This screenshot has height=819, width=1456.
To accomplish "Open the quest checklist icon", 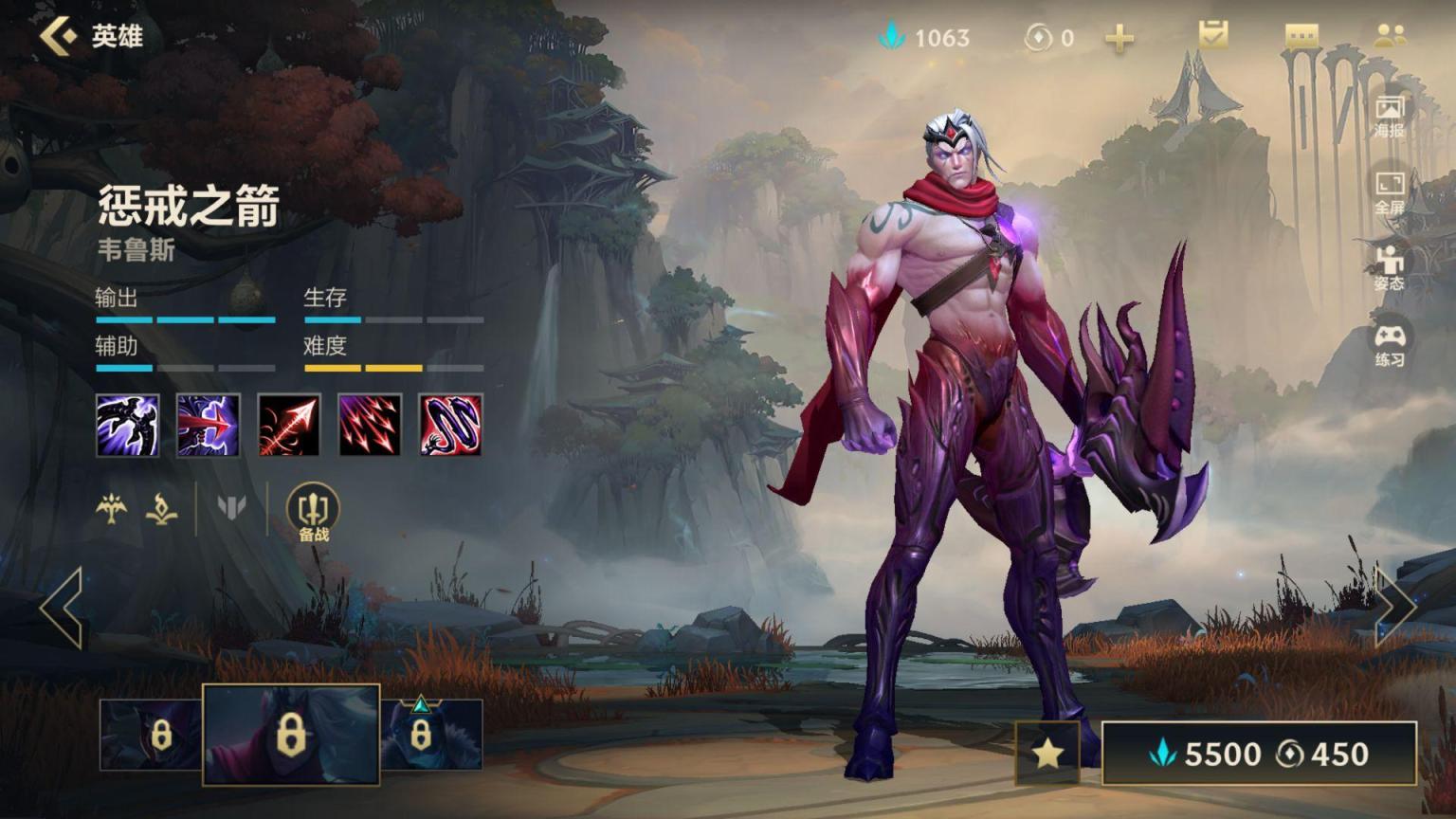I will coord(1212,36).
